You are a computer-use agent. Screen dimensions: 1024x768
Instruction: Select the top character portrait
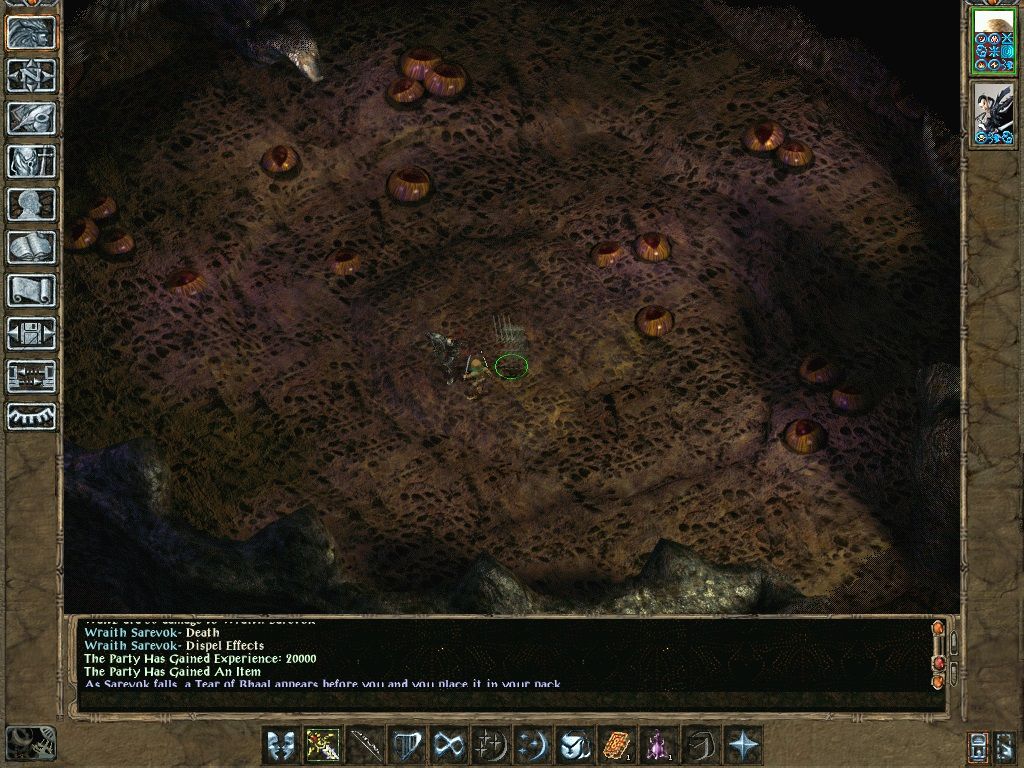click(x=994, y=41)
